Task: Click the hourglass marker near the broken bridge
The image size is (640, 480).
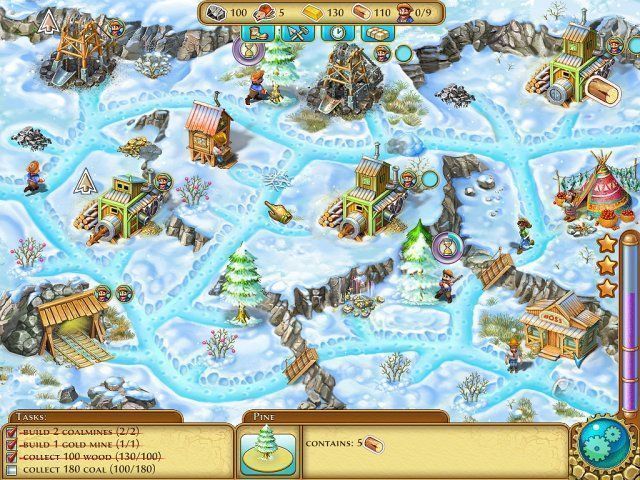Action: [x=447, y=243]
